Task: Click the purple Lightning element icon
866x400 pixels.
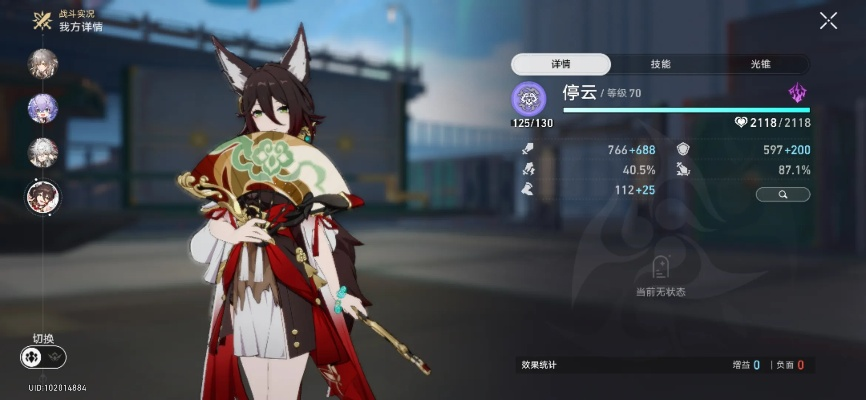Action: [797, 94]
